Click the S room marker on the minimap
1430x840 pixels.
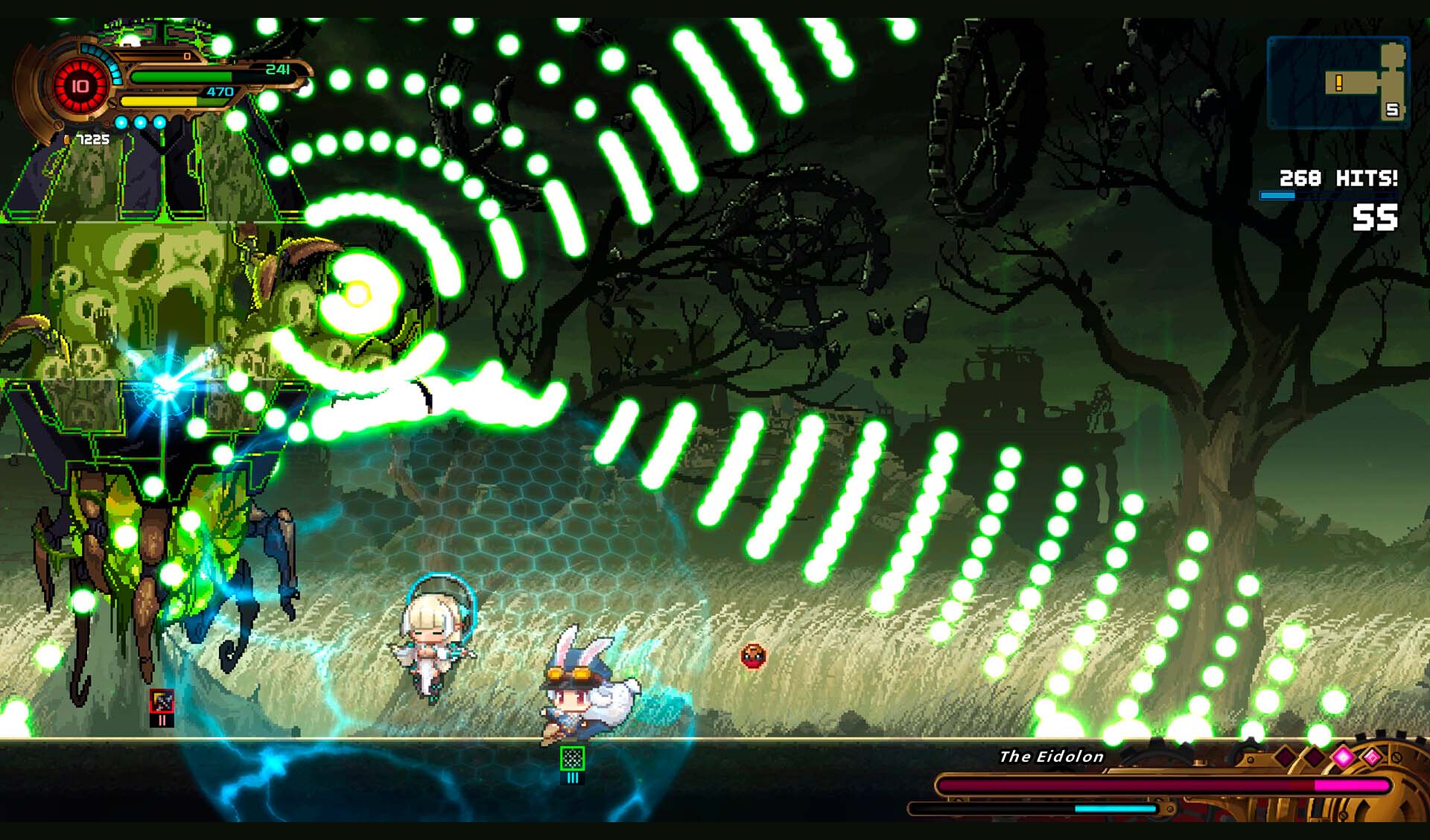click(1391, 110)
